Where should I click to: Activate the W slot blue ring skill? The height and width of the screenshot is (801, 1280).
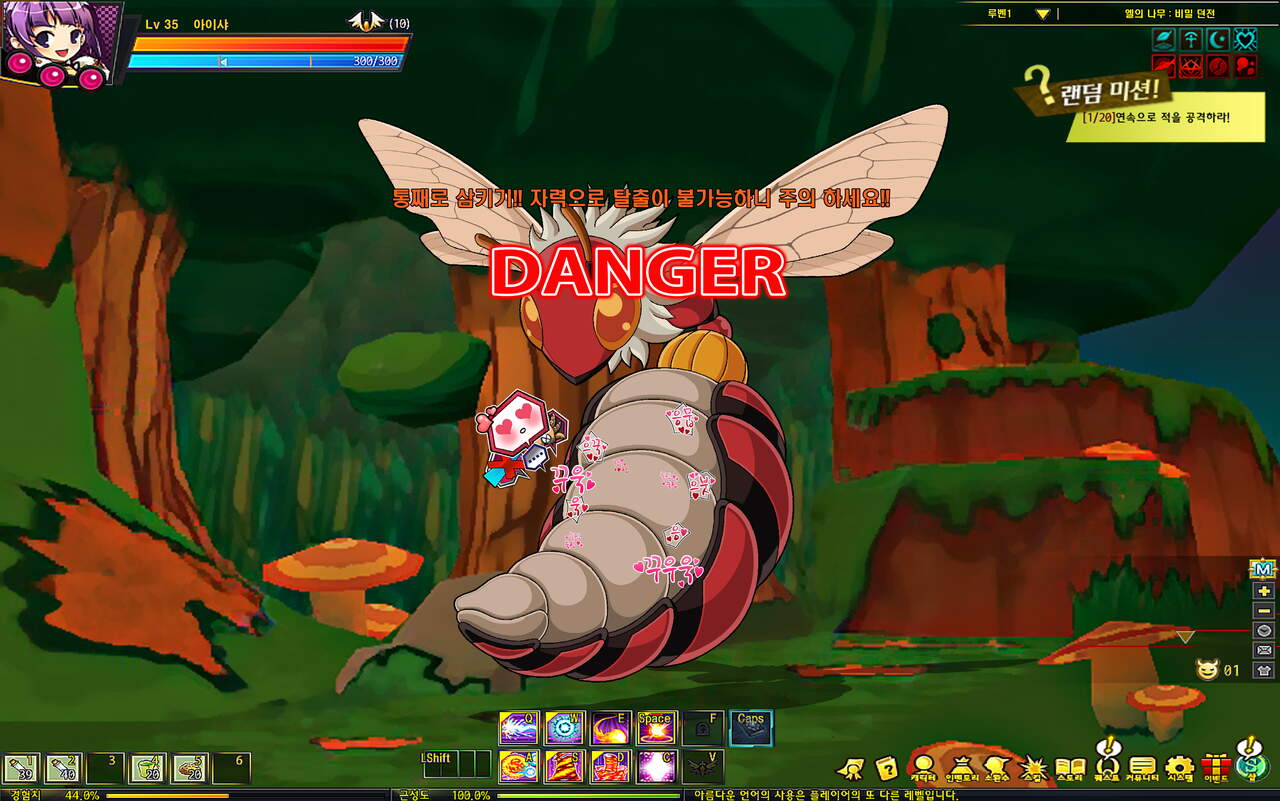(x=564, y=728)
